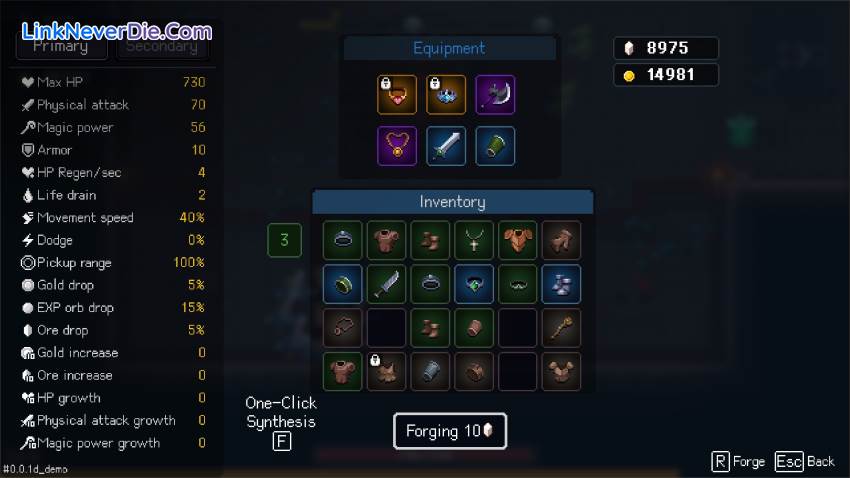Select the locked blue crown equipment slot
850x478 pixels.
(x=446, y=95)
